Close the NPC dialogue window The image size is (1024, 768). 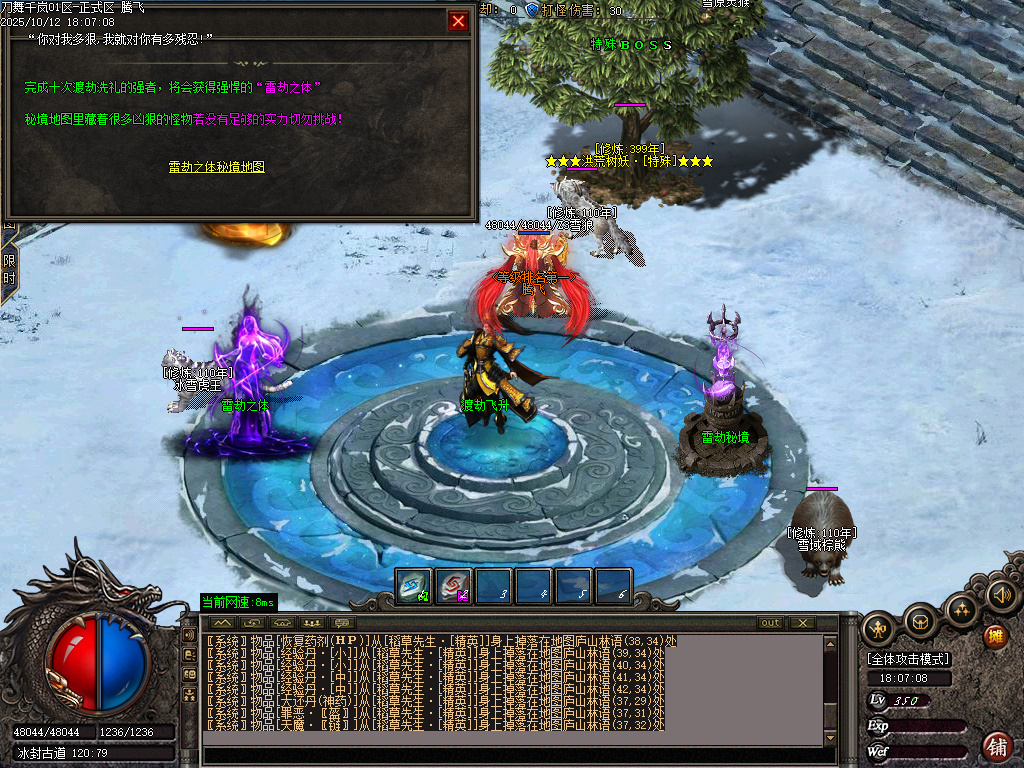pyautogui.click(x=458, y=21)
